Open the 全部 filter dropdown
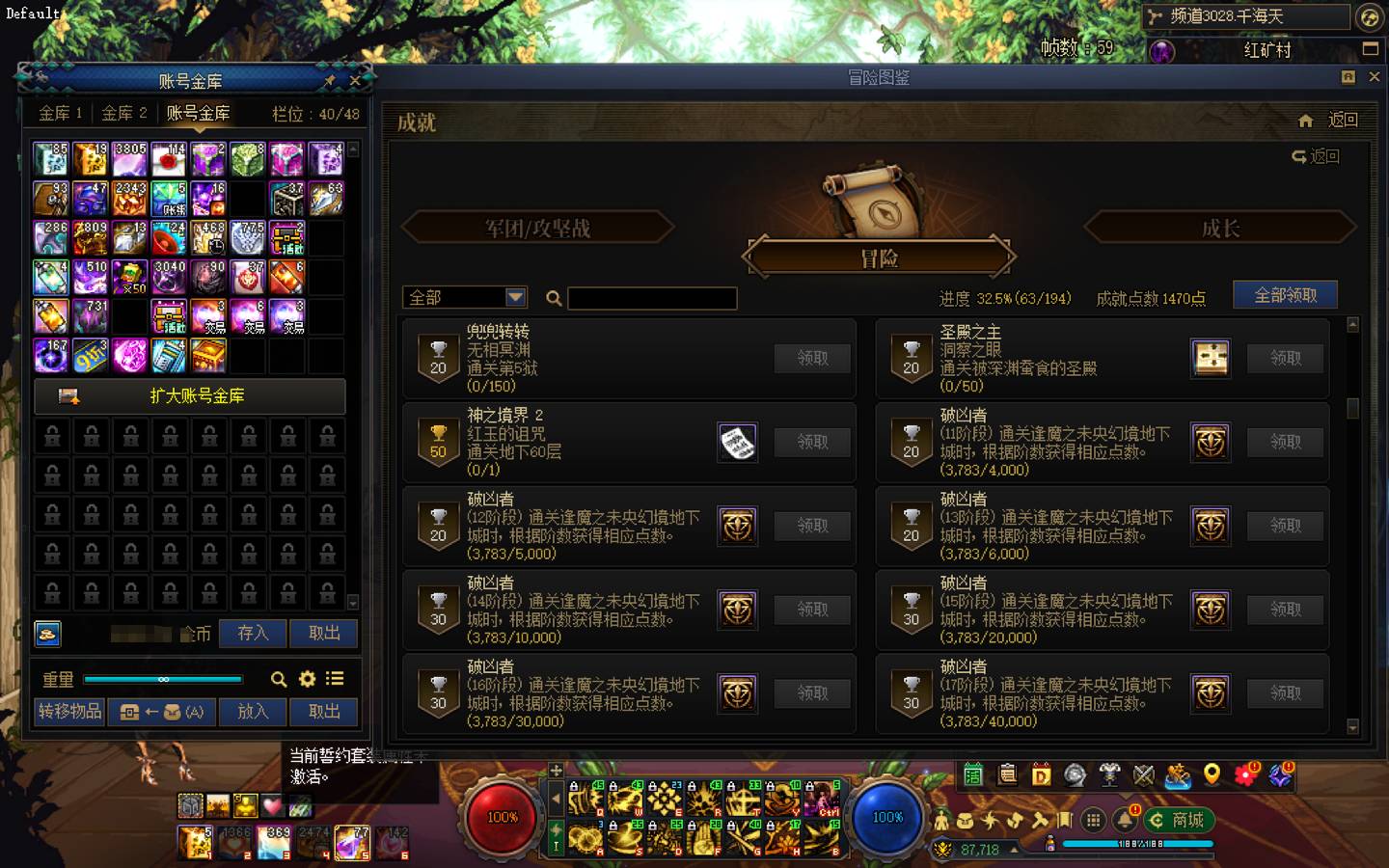 464,297
